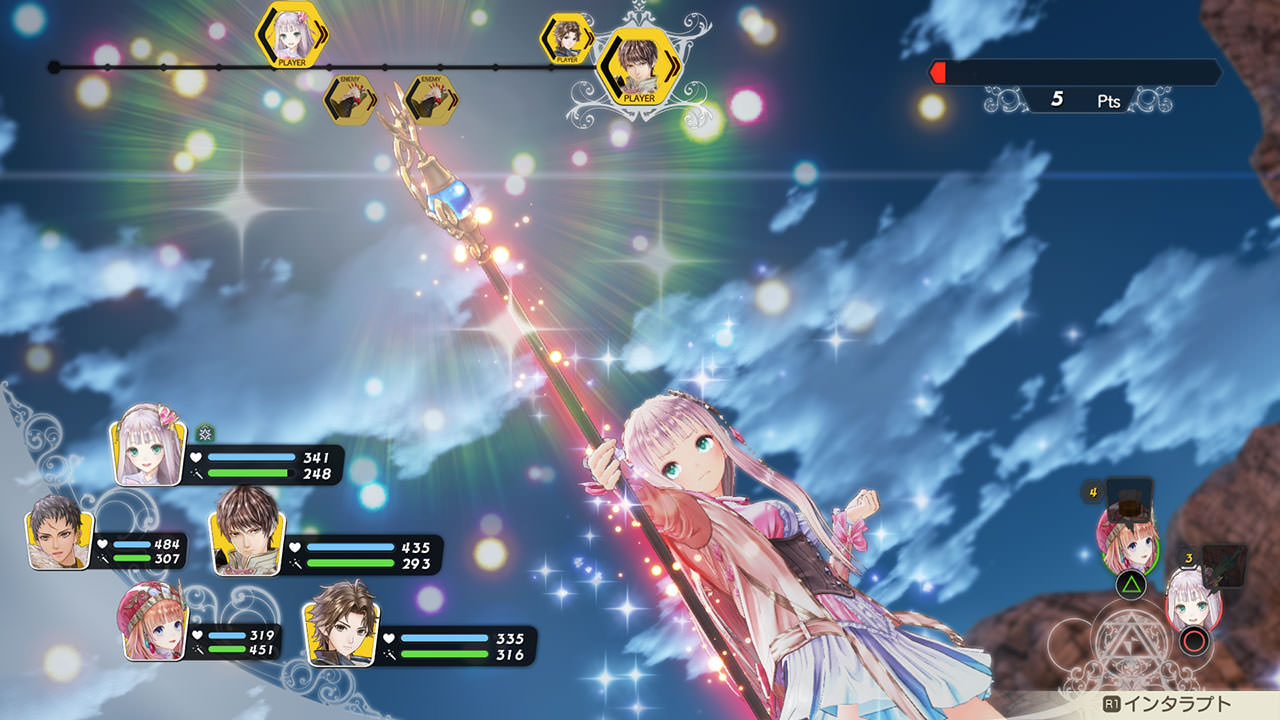Activate Lulua's red-ringed interrupt portrait
This screenshot has width=1280, height=720.
point(1193,603)
